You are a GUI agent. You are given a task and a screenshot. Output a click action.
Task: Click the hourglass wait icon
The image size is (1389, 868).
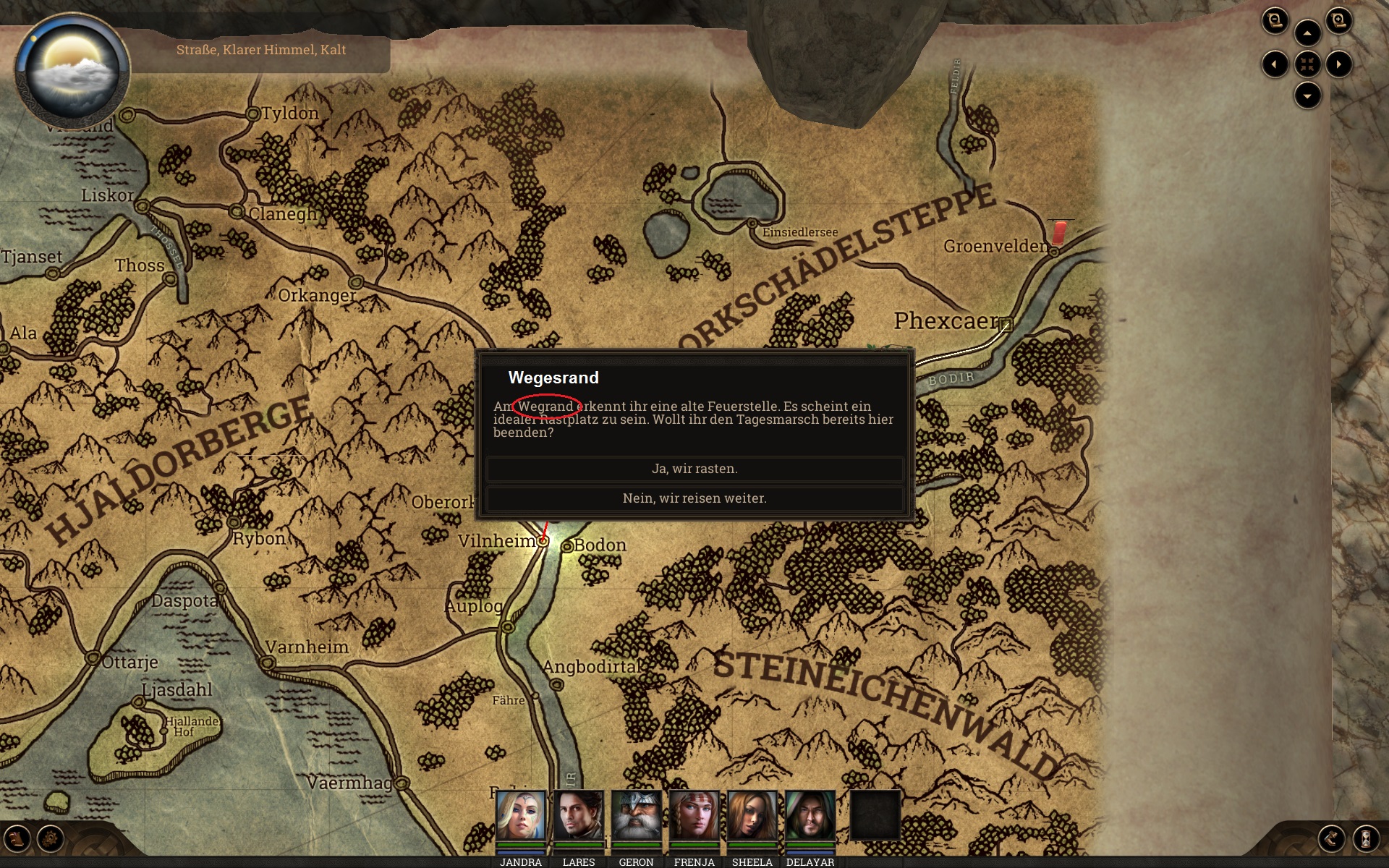tap(1366, 839)
